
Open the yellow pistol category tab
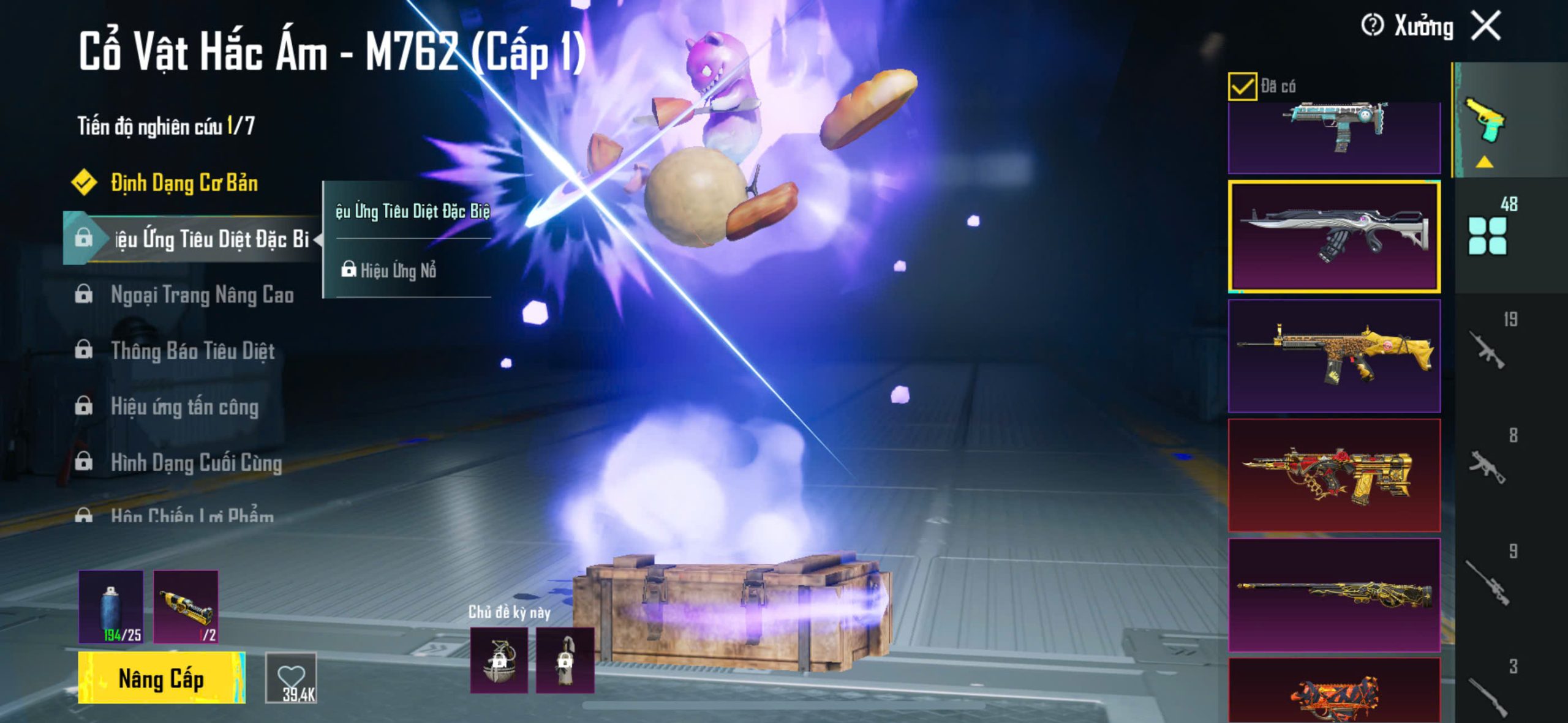tap(1485, 121)
